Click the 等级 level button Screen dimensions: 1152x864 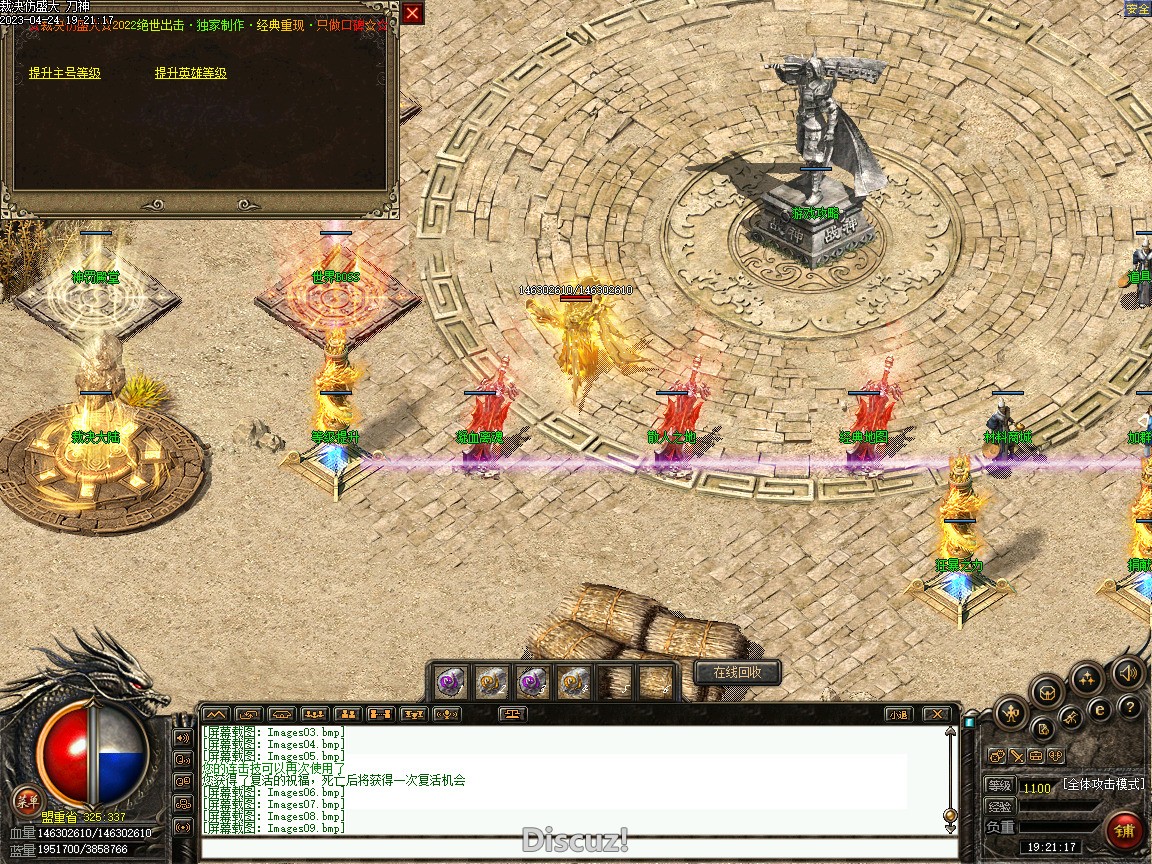pos(999,786)
